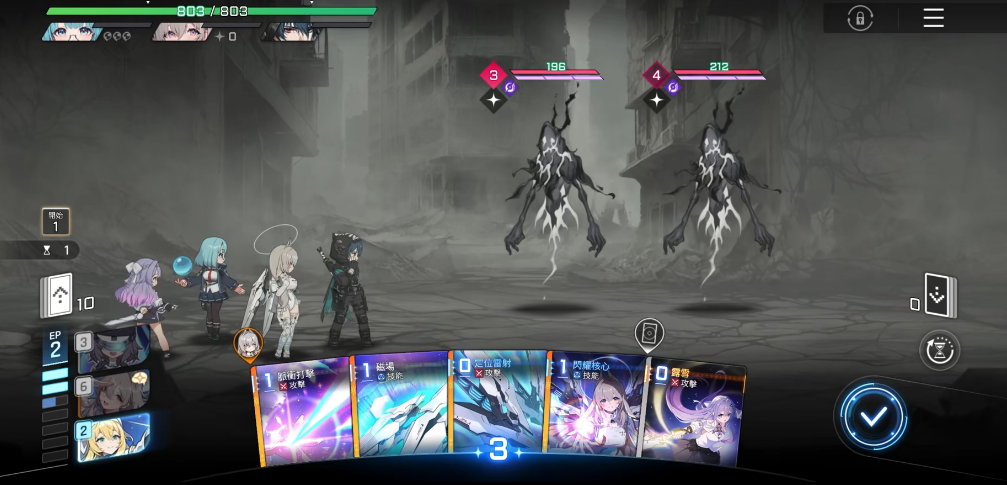Select the 磁場 skill card

click(x=398, y=410)
